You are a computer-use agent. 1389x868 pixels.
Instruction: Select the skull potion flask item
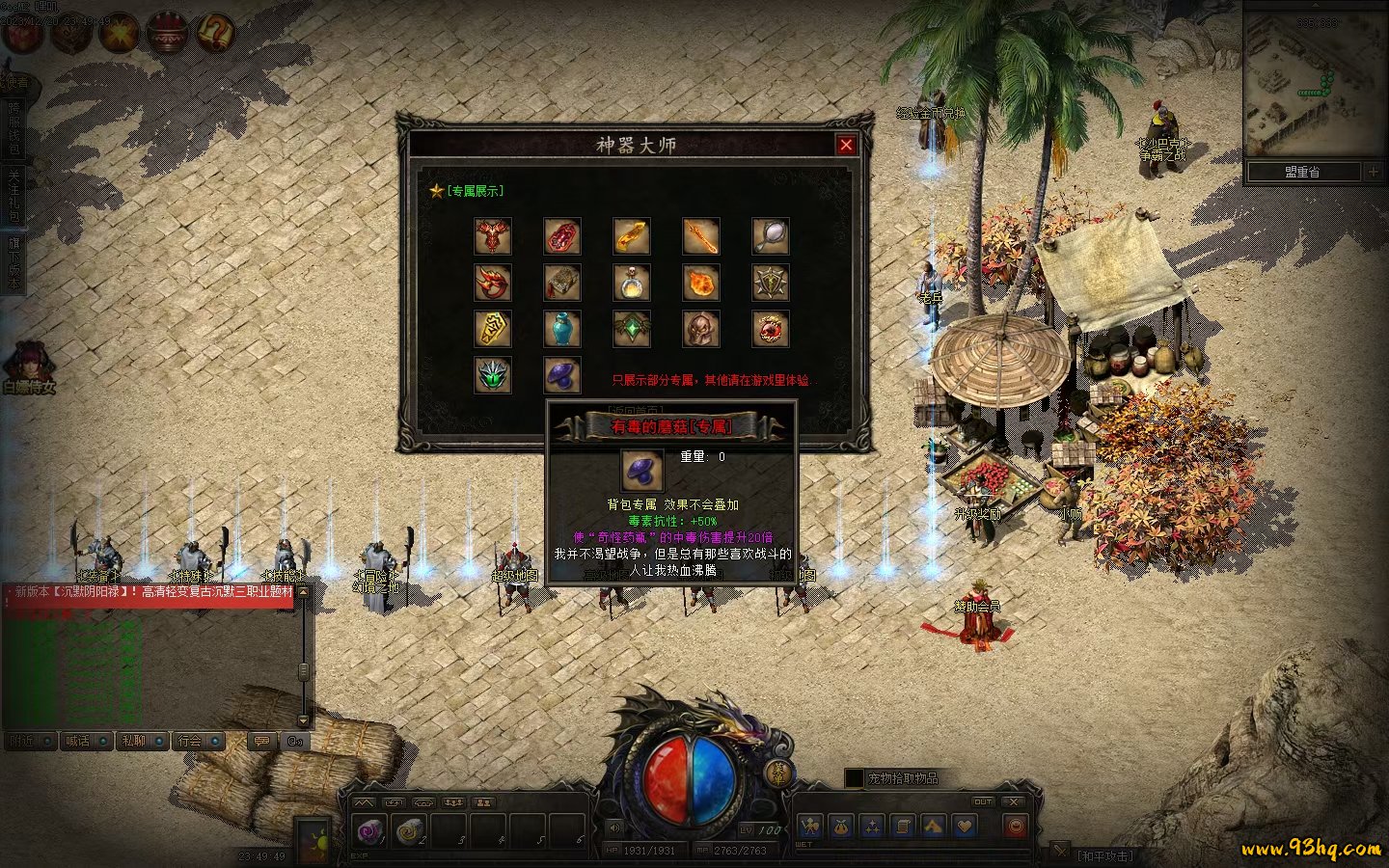(631, 283)
